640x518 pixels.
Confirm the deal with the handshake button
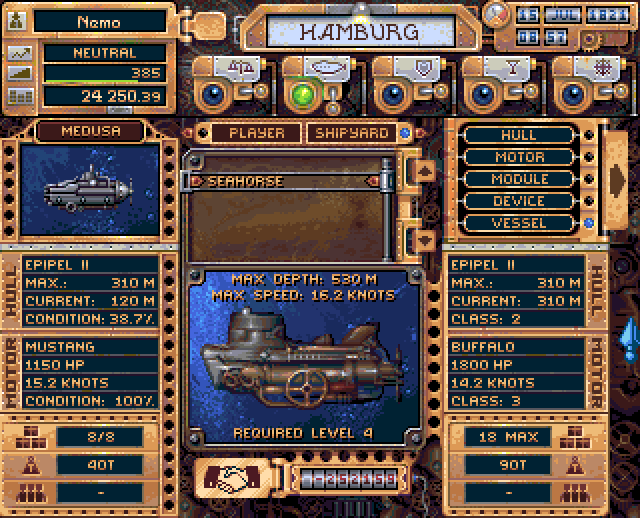point(235,478)
